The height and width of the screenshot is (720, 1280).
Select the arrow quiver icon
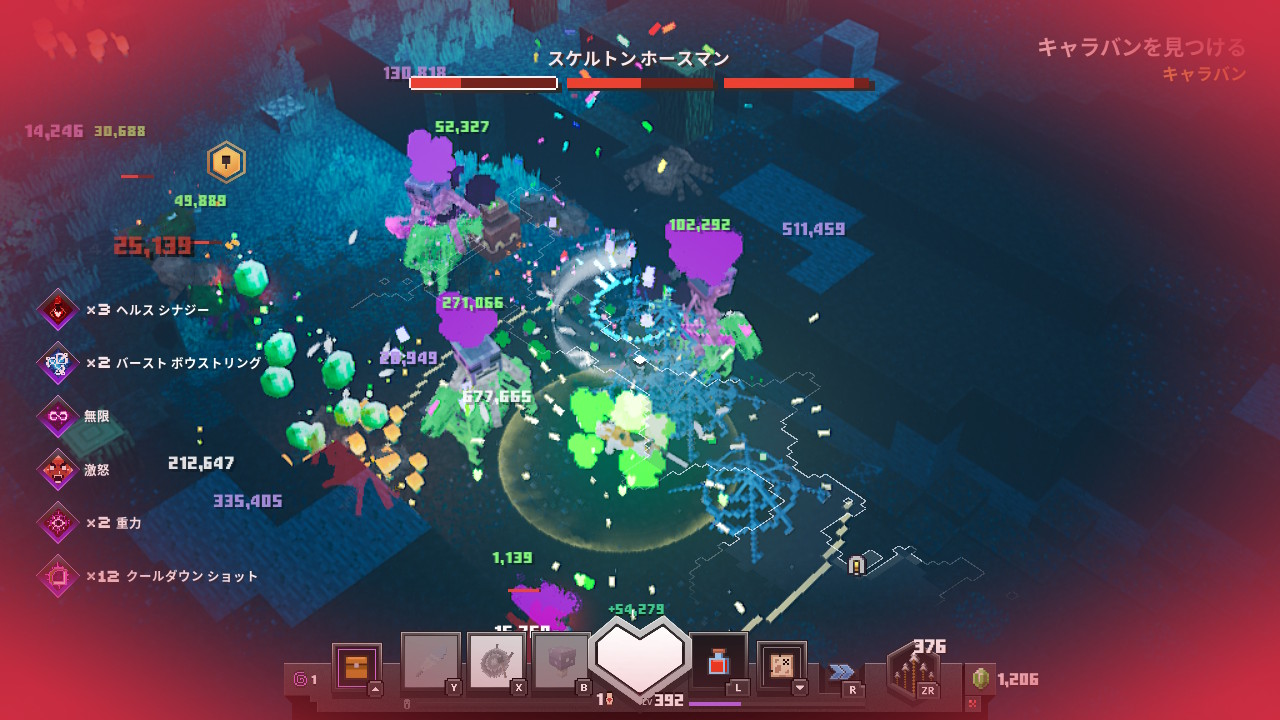[x=913, y=673]
